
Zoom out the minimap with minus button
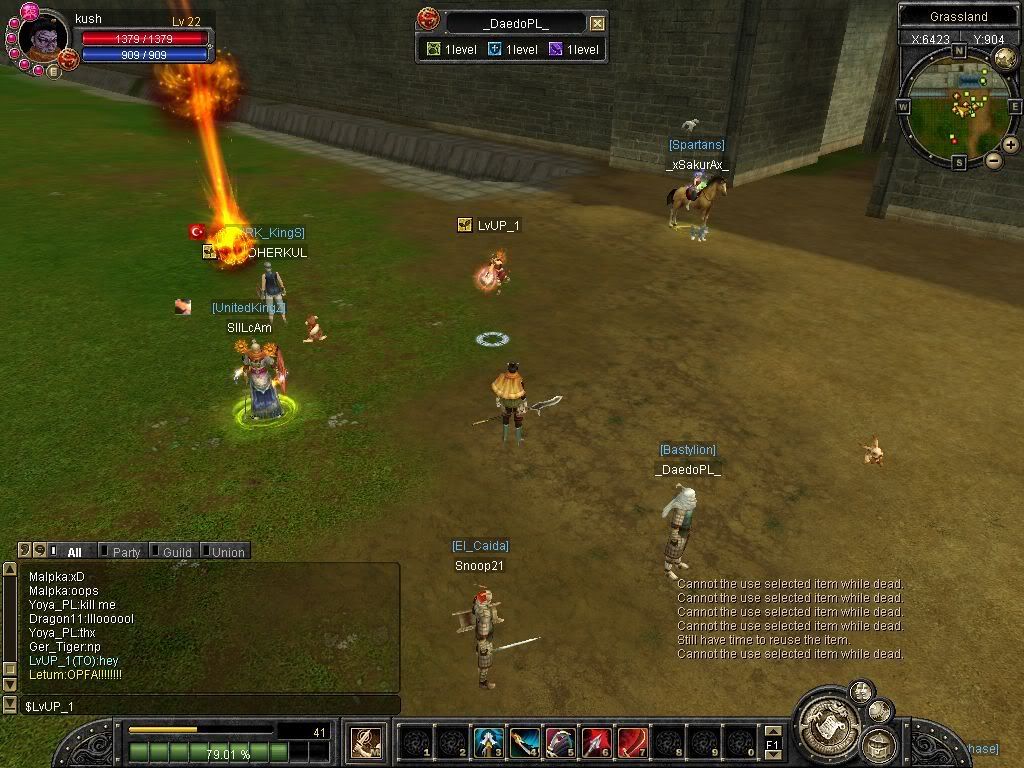tap(993, 160)
